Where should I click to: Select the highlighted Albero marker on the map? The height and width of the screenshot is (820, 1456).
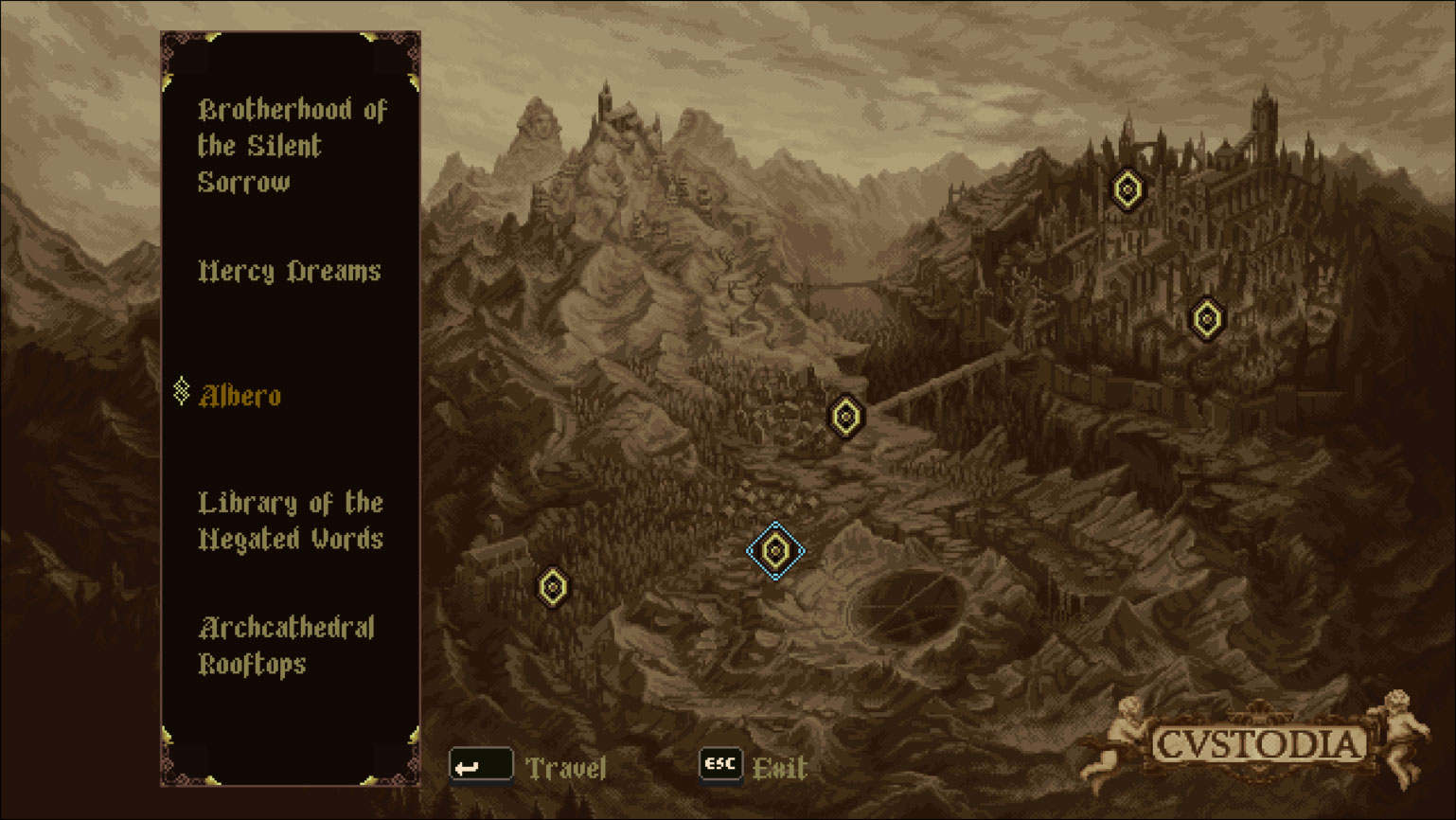pyautogui.click(x=776, y=548)
